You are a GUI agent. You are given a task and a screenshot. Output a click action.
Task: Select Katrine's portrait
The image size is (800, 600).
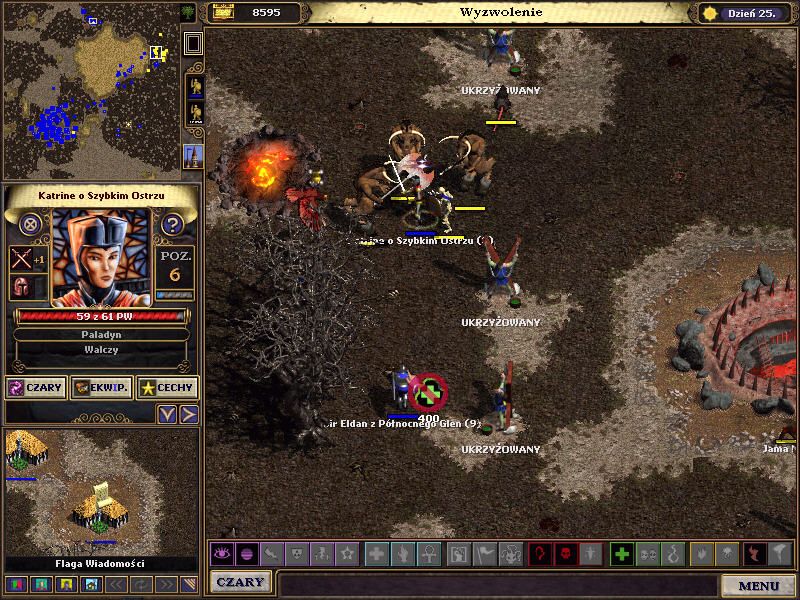tap(100, 258)
